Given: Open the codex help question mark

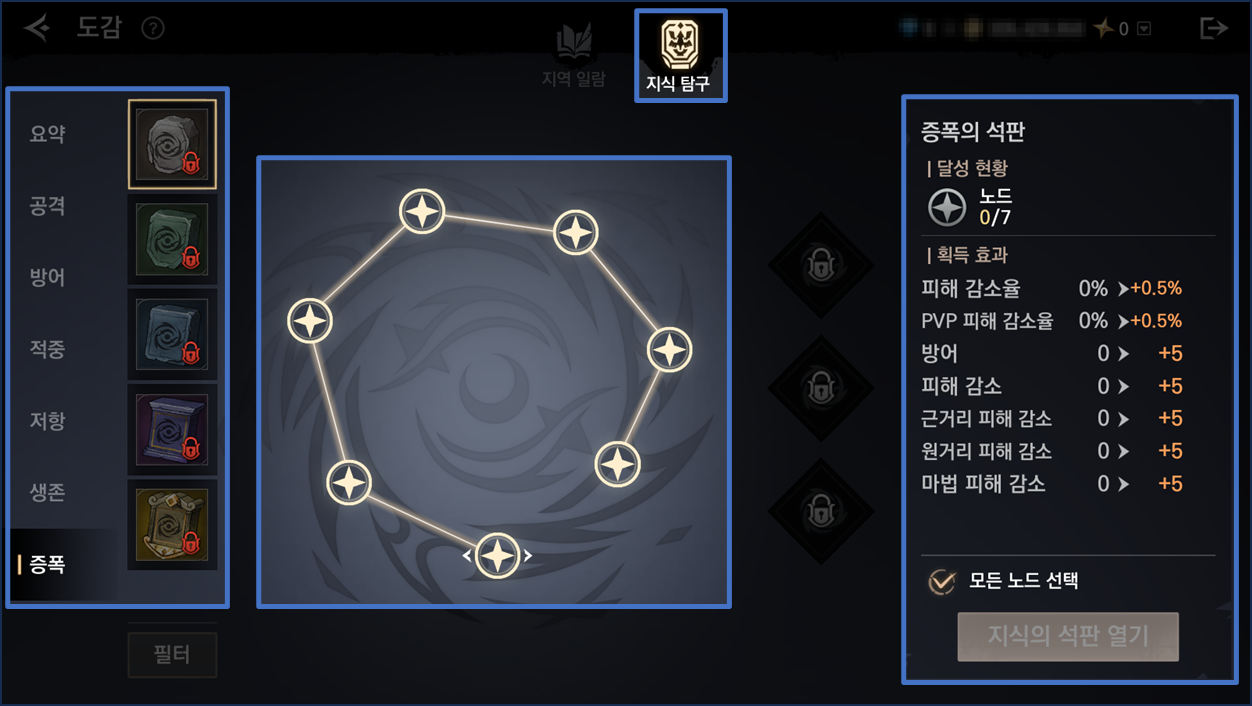Looking at the screenshot, I should pos(153,28).
